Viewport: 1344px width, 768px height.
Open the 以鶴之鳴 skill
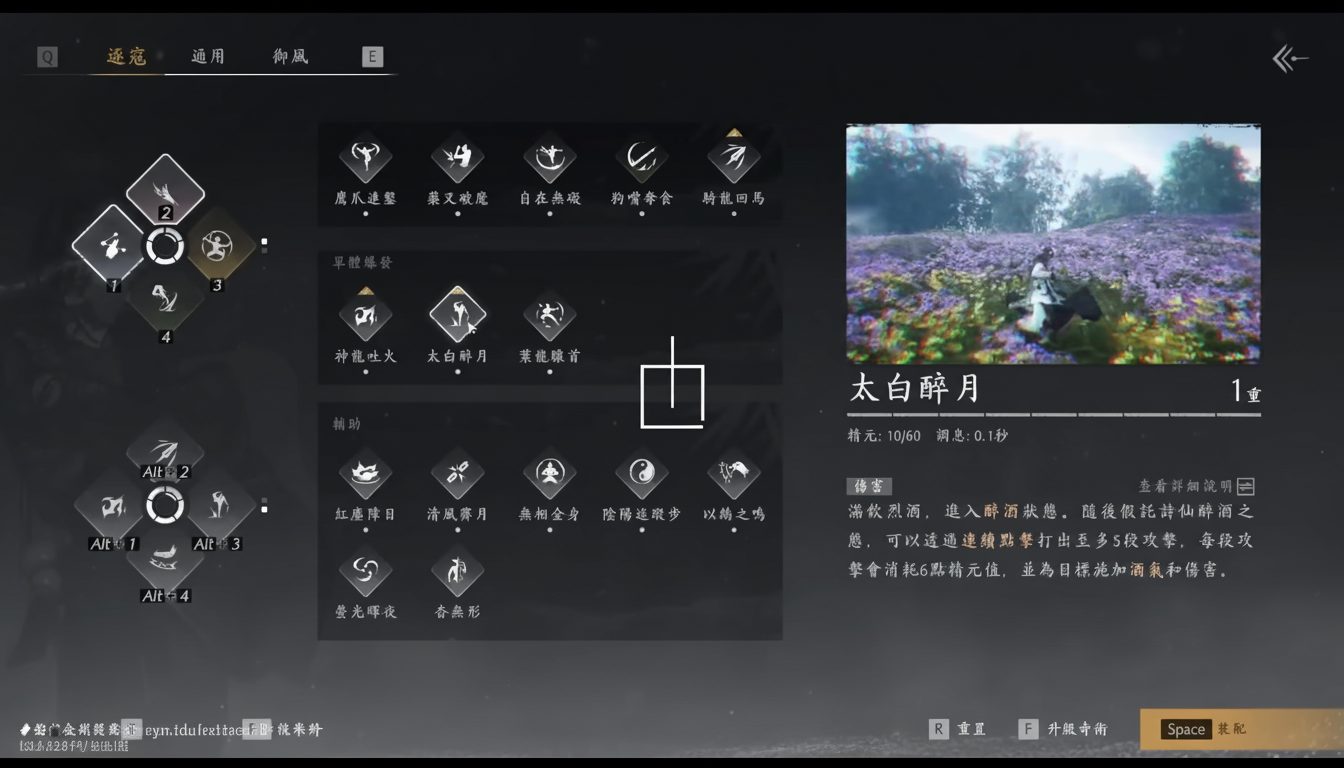click(x=733, y=475)
